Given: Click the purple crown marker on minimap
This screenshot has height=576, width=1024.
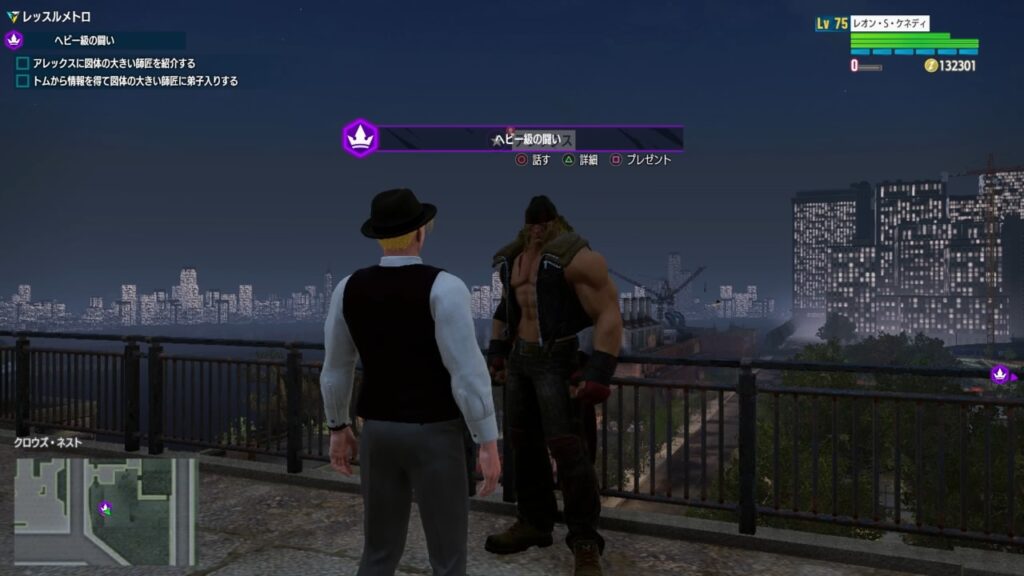Looking at the screenshot, I should pos(105,508).
